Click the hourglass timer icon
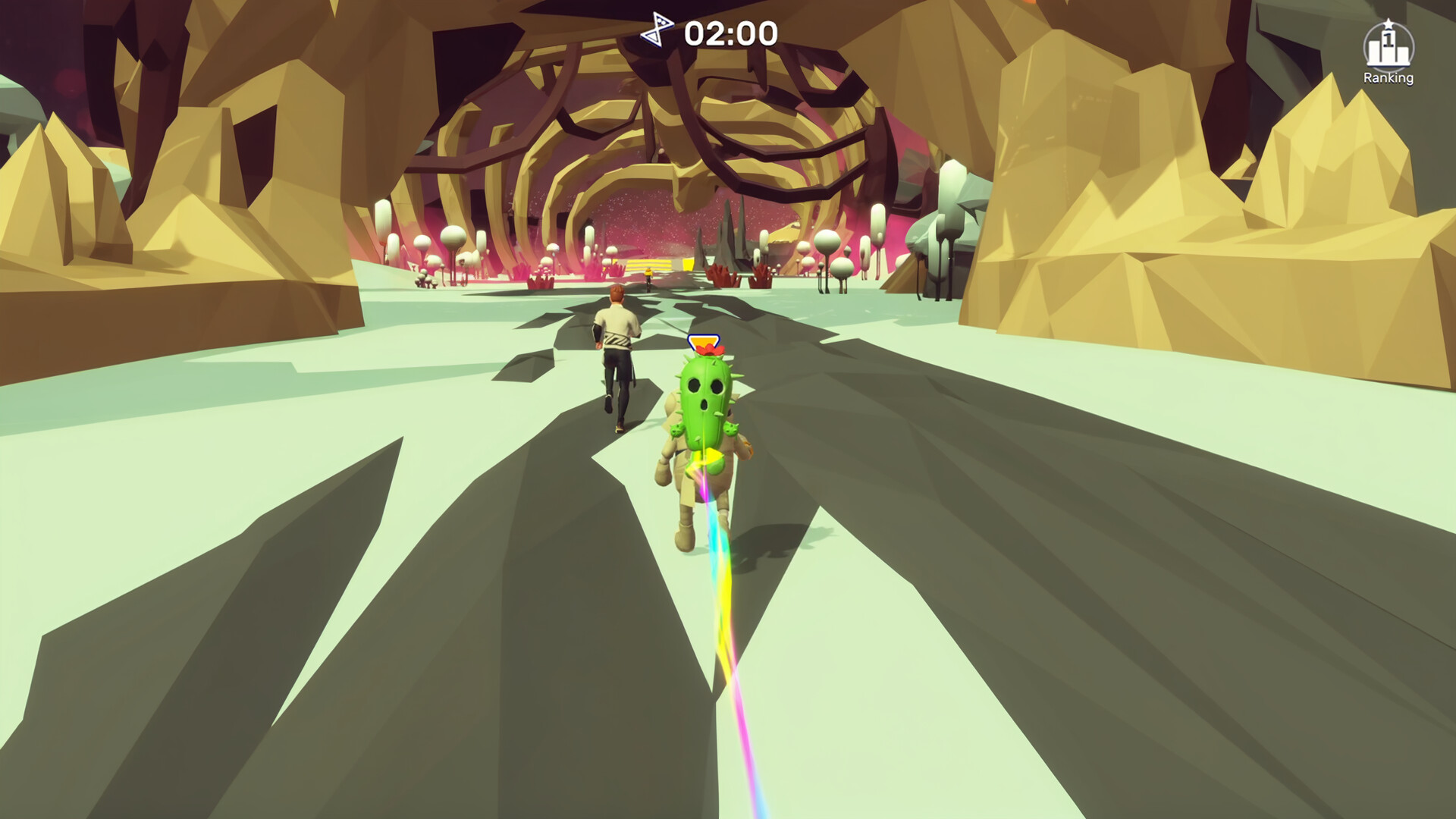The height and width of the screenshot is (819, 1456). [657, 30]
